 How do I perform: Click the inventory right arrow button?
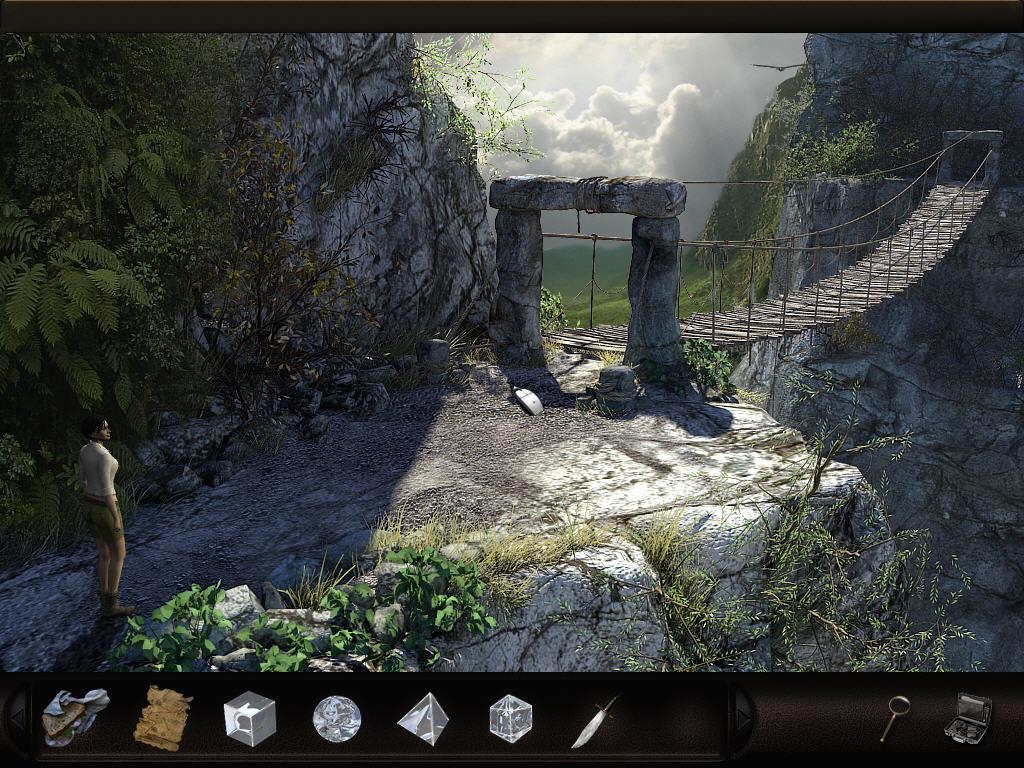pyautogui.click(x=742, y=717)
